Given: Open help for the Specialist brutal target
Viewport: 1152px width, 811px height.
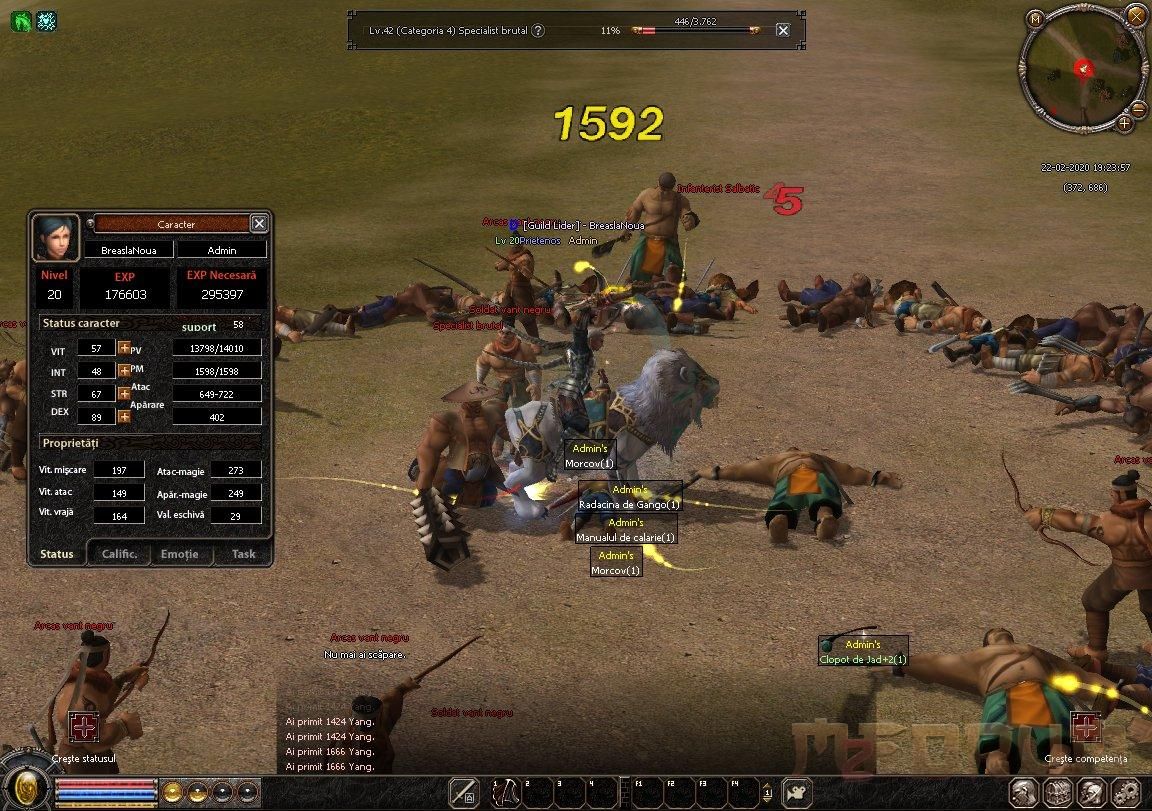Looking at the screenshot, I should [x=538, y=30].
